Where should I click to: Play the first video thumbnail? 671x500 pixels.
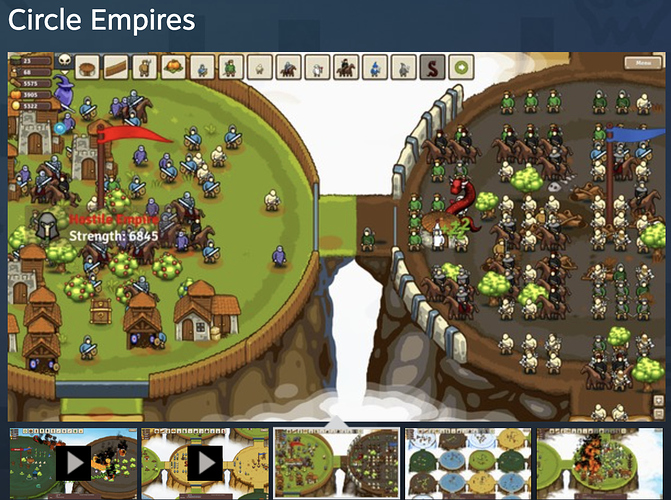click(71, 462)
